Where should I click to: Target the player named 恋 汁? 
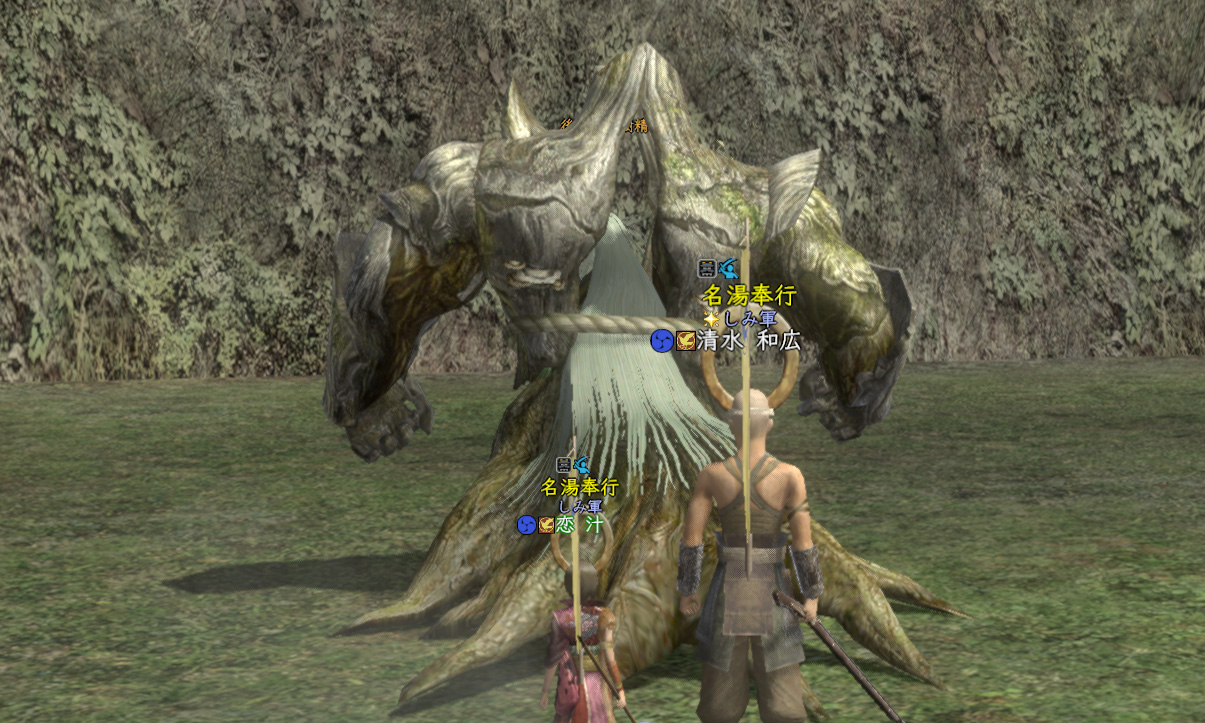pos(581,524)
